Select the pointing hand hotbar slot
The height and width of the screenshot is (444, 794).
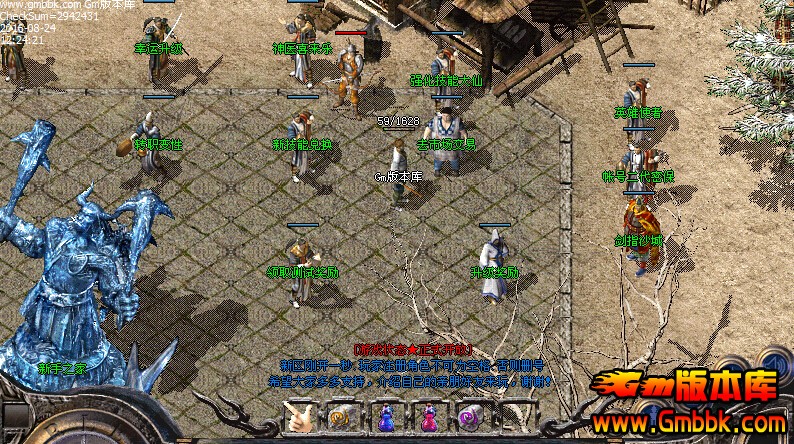click(299, 416)
